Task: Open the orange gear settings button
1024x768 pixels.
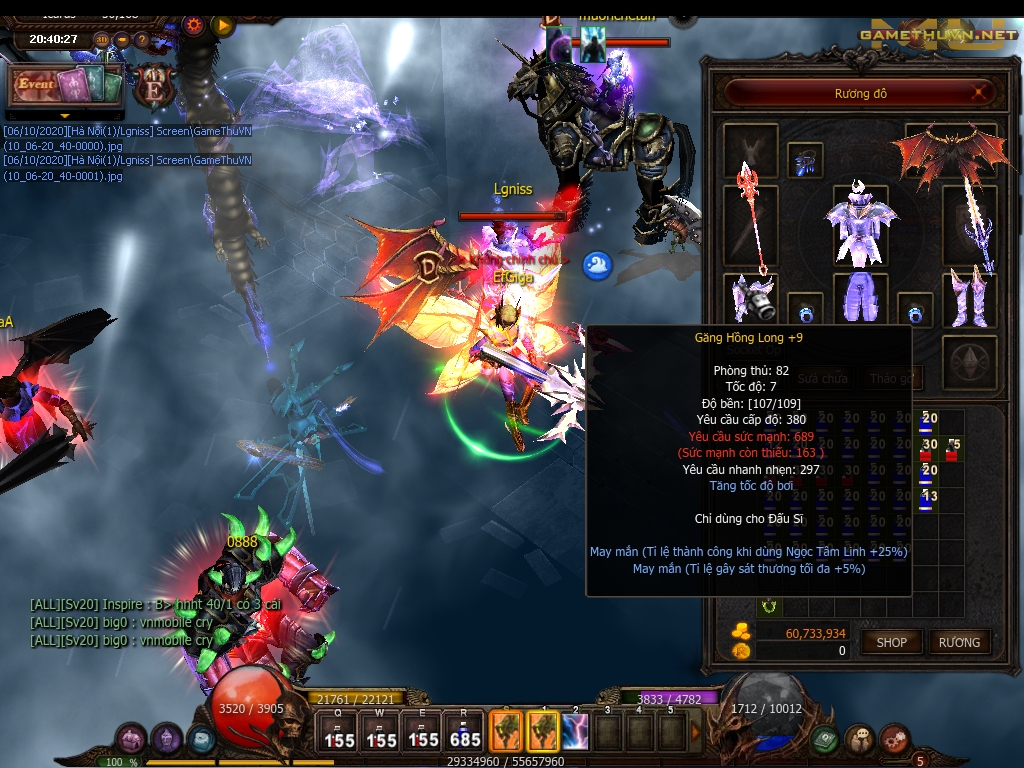Action: click(193, 25)
